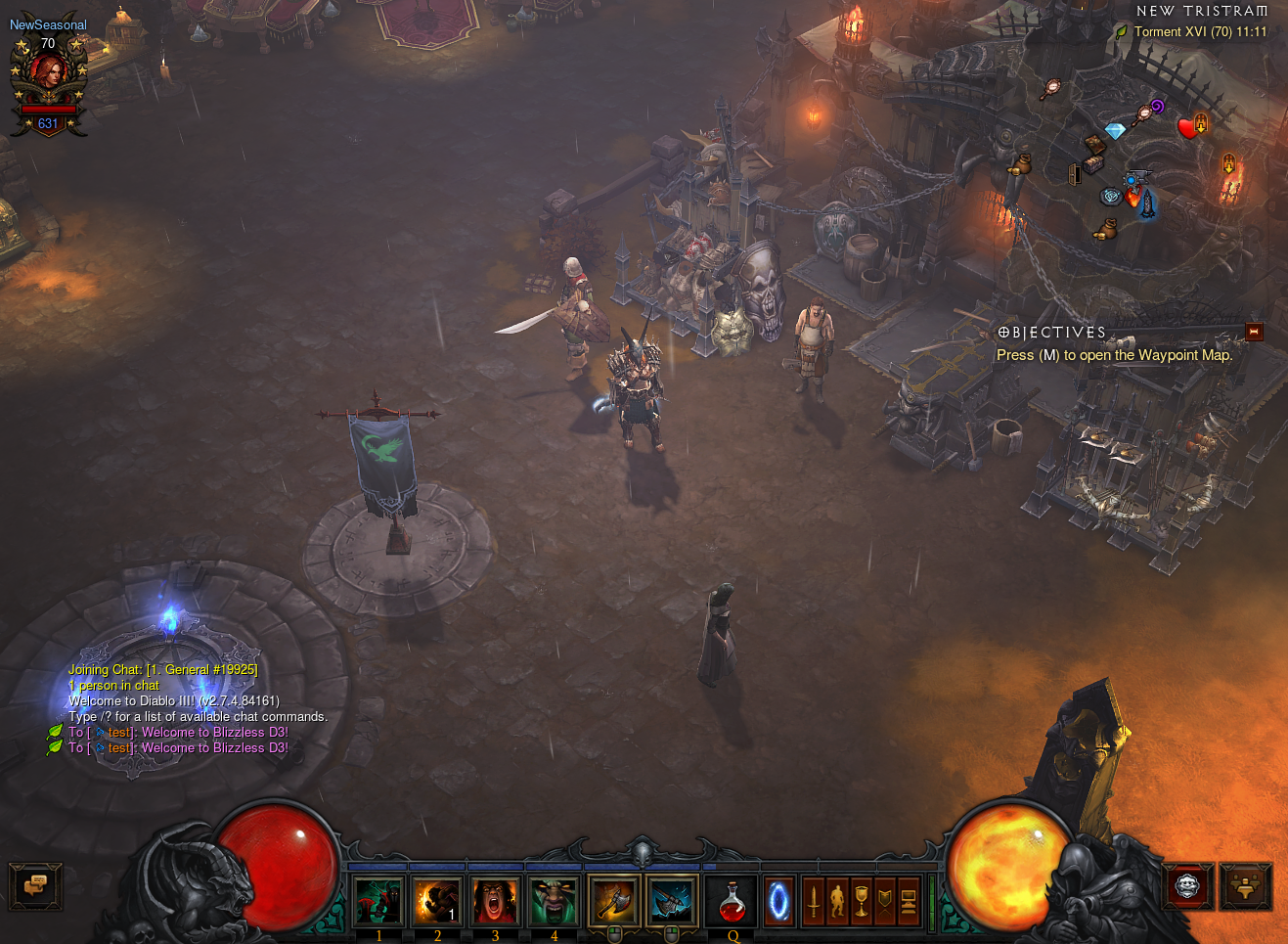1288x944 pixels.
Task: Open the Game Menu computer icon
Action: tap(909, 901)
